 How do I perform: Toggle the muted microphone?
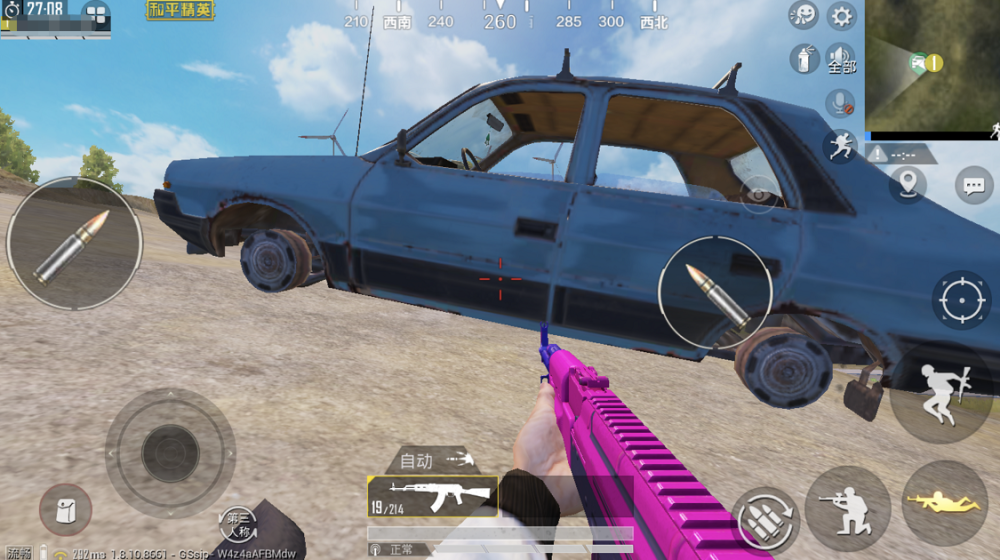click(x=839, y=103)
